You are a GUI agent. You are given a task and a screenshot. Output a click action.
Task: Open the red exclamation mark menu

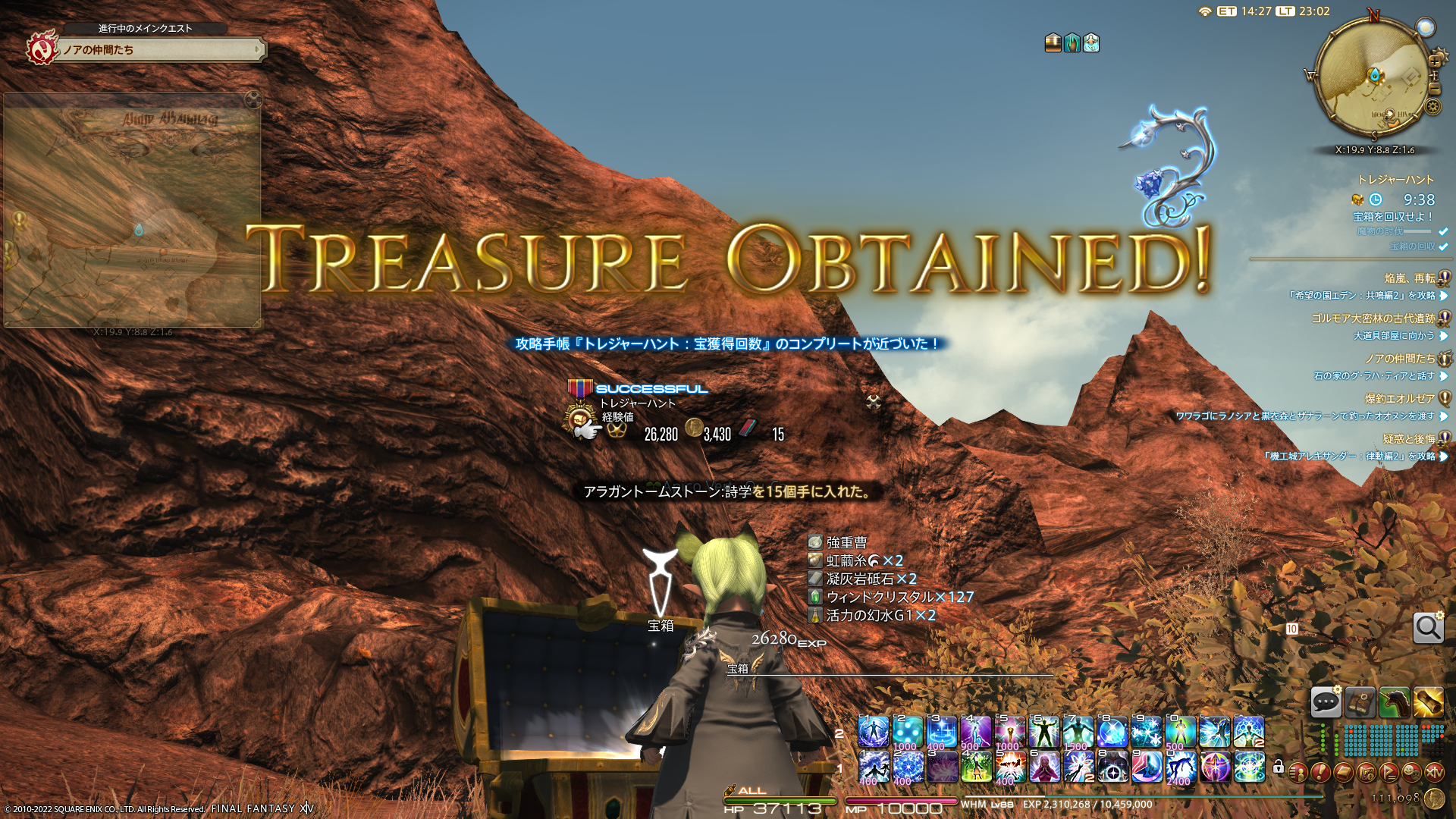click(x=1320, y=772)
